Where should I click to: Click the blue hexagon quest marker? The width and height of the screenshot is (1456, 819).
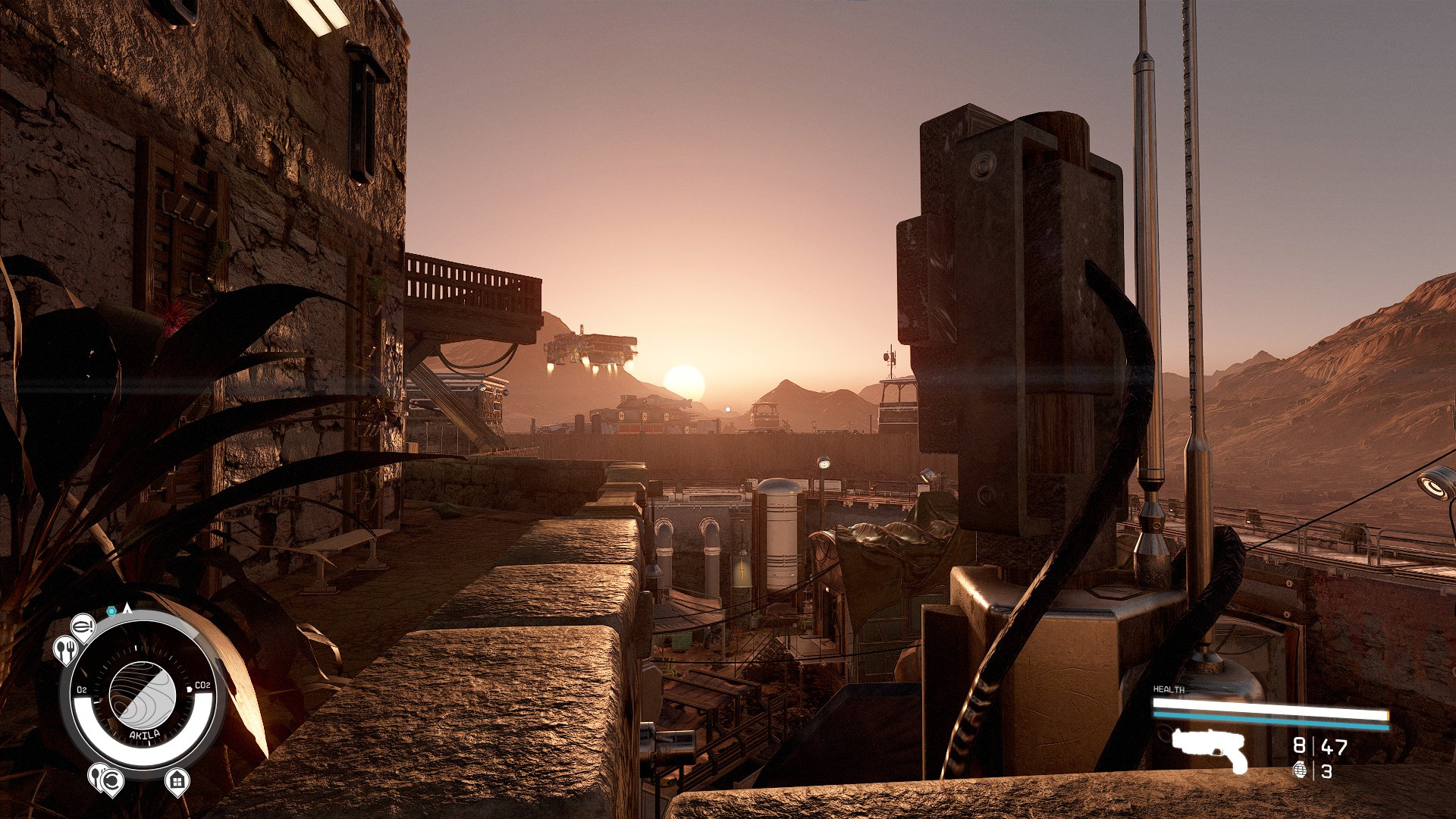point(111,610)
